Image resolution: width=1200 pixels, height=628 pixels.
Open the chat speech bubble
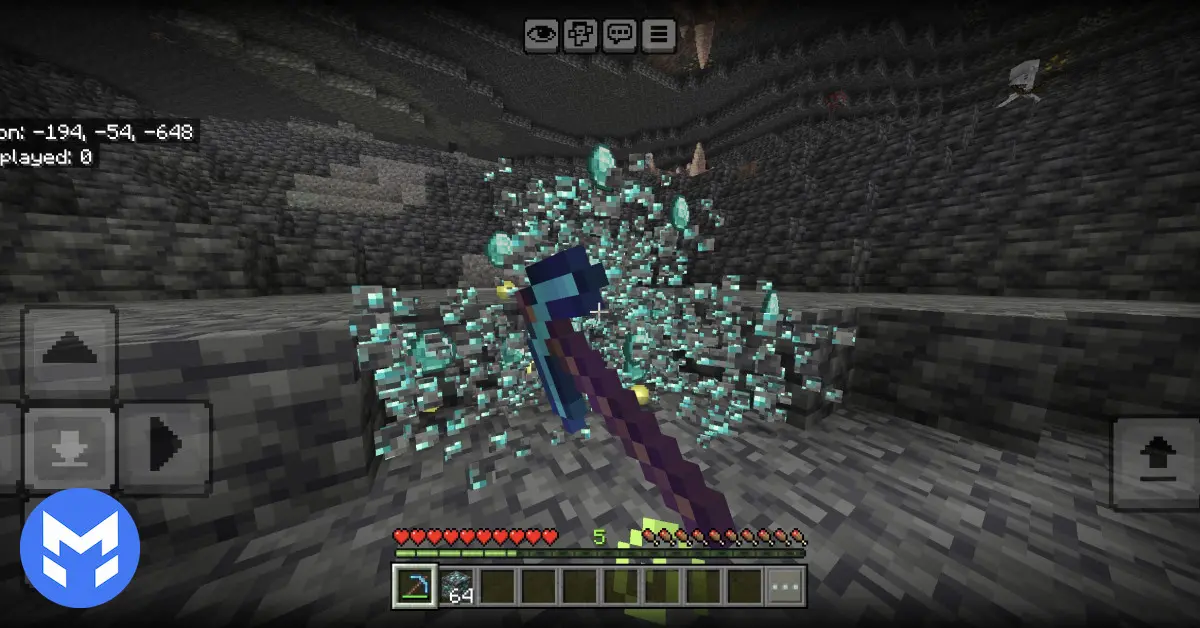coord(620,34)
